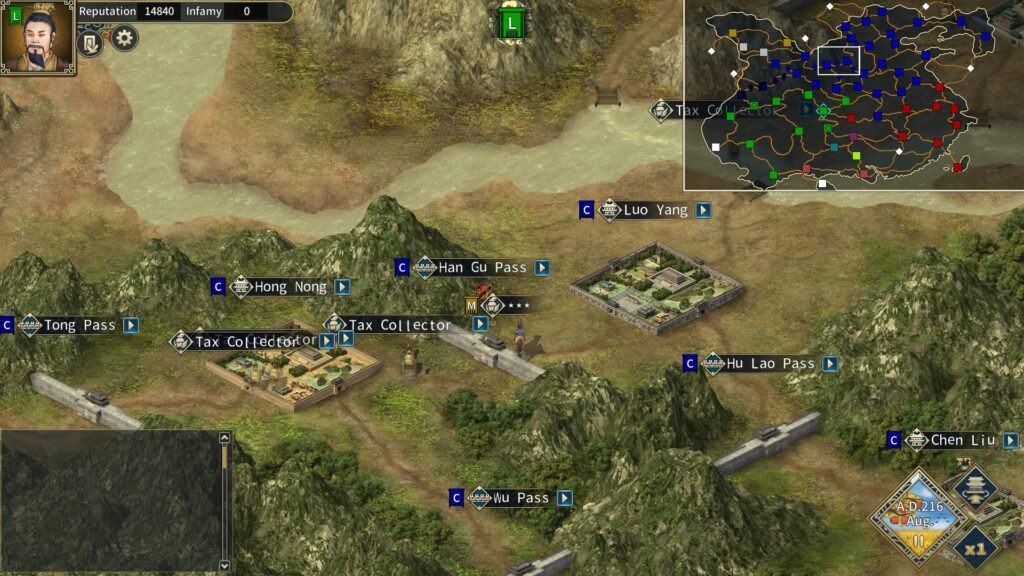Click the ruler portrait in the corner
The height and width of the screenshot is (576, 1024).
(37, 37)
